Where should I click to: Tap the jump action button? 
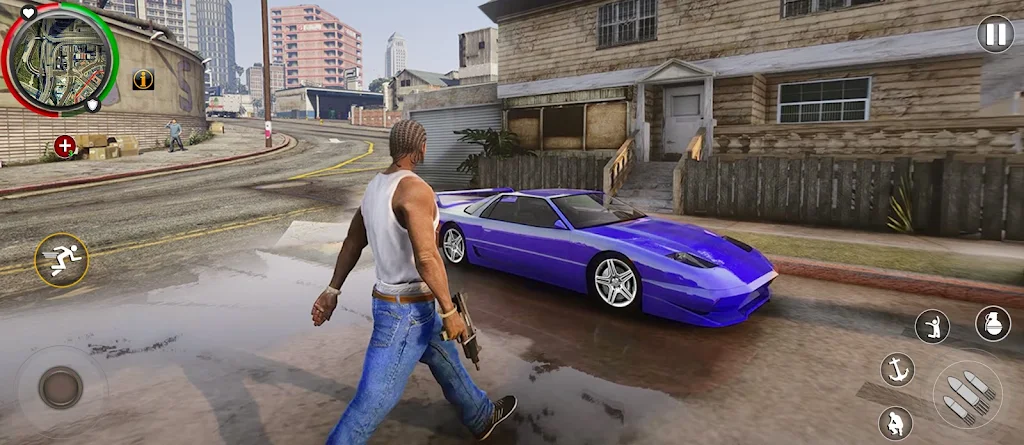[x=932, y=325]
